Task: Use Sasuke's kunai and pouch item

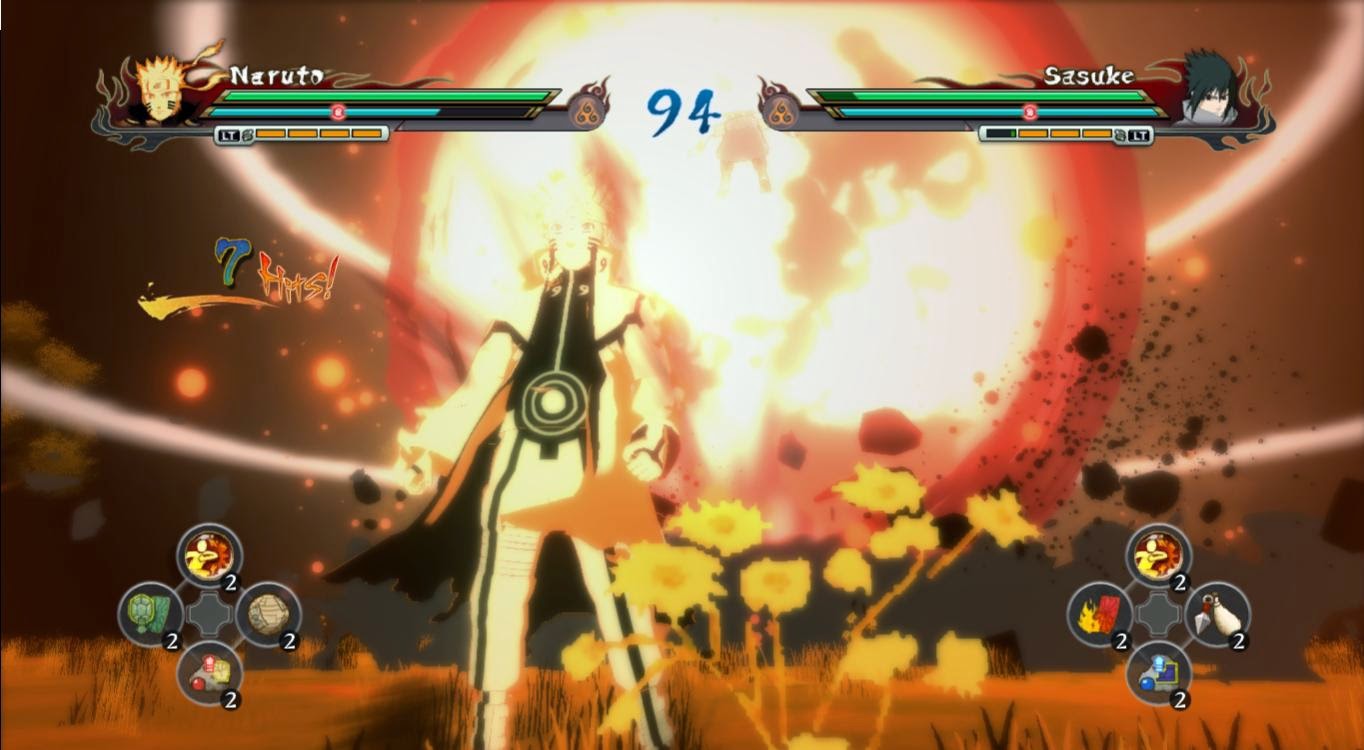Action: [1216, 613]
